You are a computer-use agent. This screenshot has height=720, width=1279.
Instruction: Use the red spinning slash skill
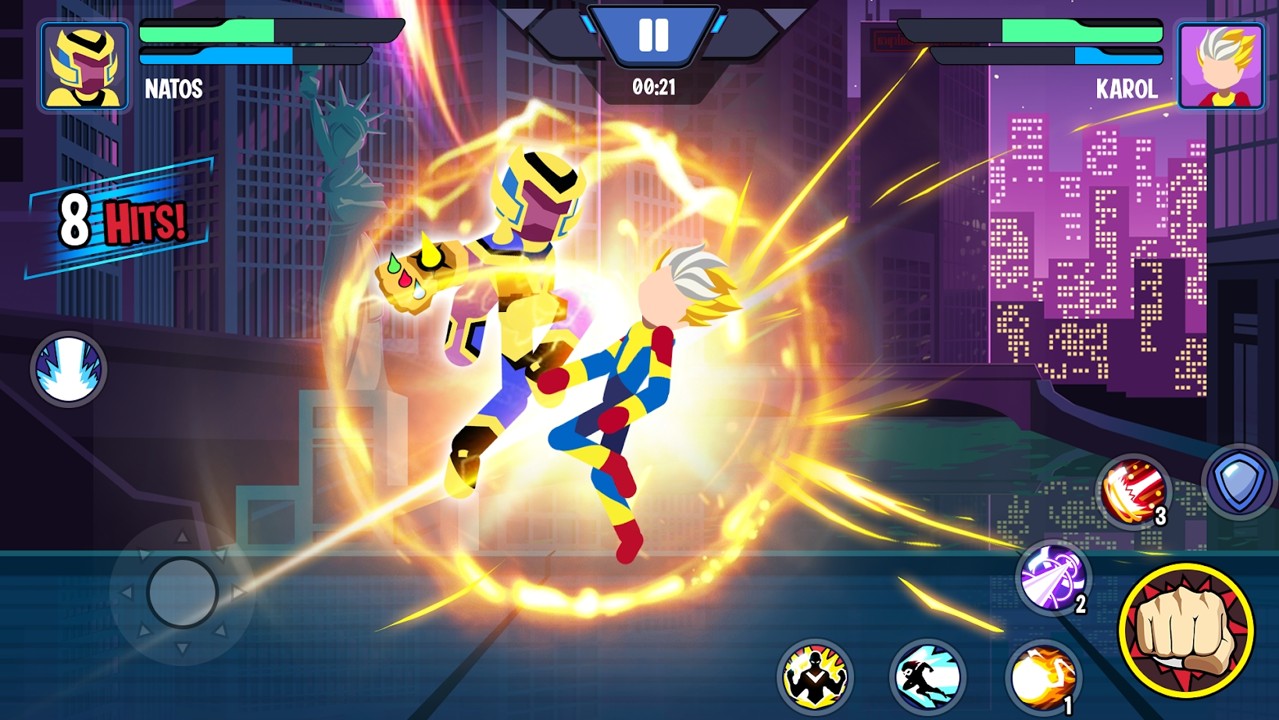[x=1133, y=490]
